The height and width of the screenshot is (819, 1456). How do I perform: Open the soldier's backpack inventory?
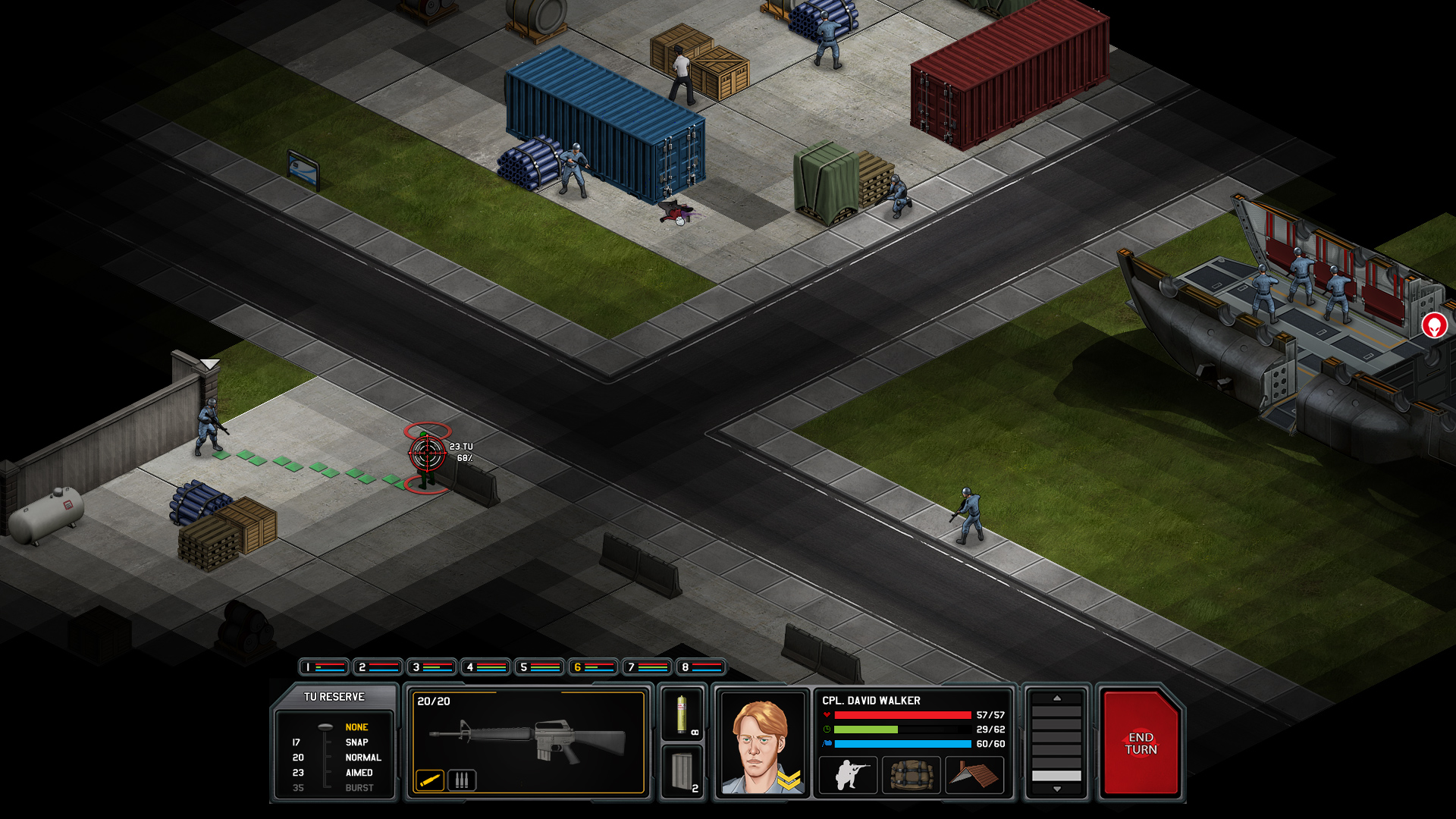click(911, 776)
